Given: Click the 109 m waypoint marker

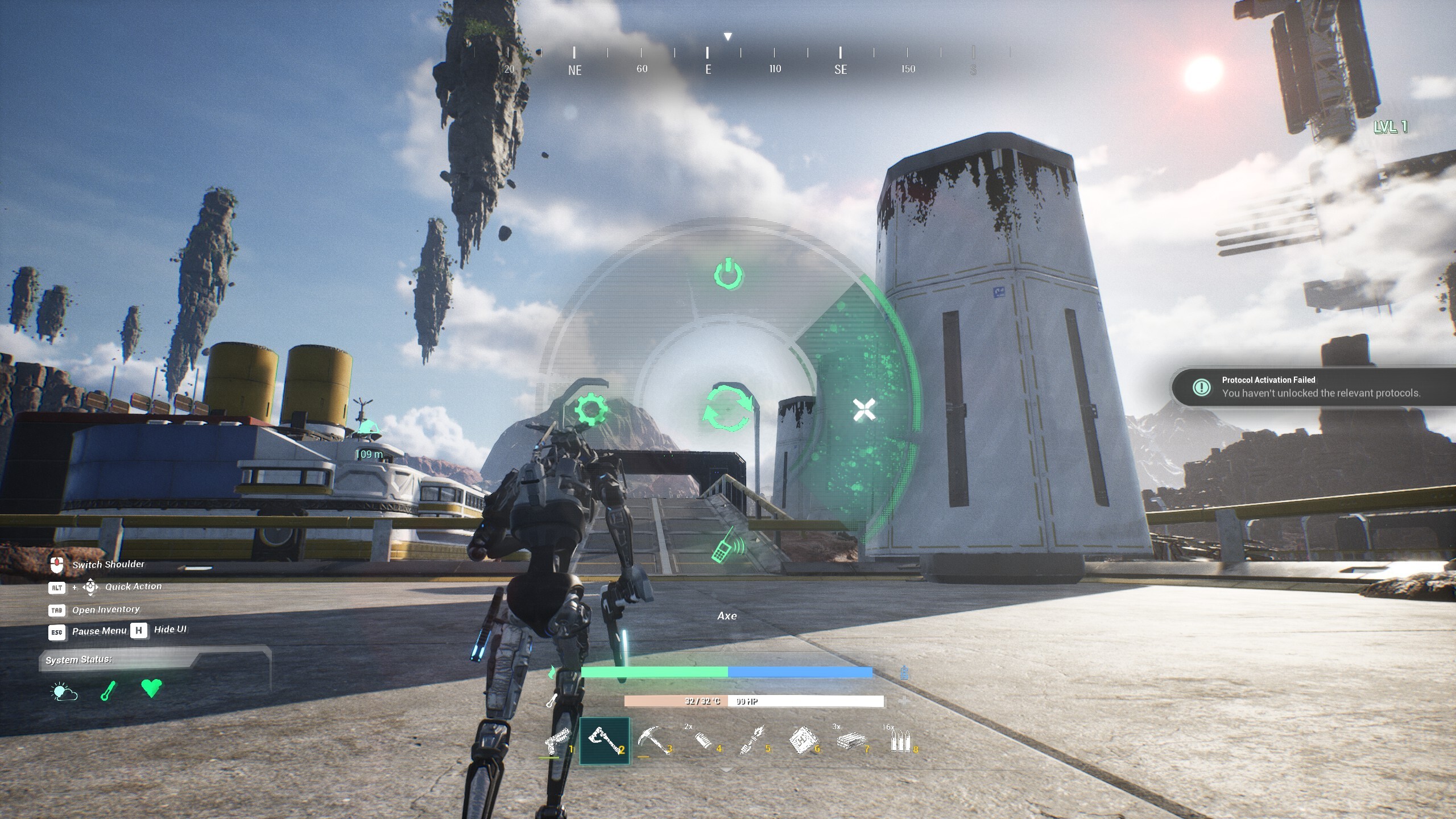Looking at the screenshot, I should pos(369,453).
